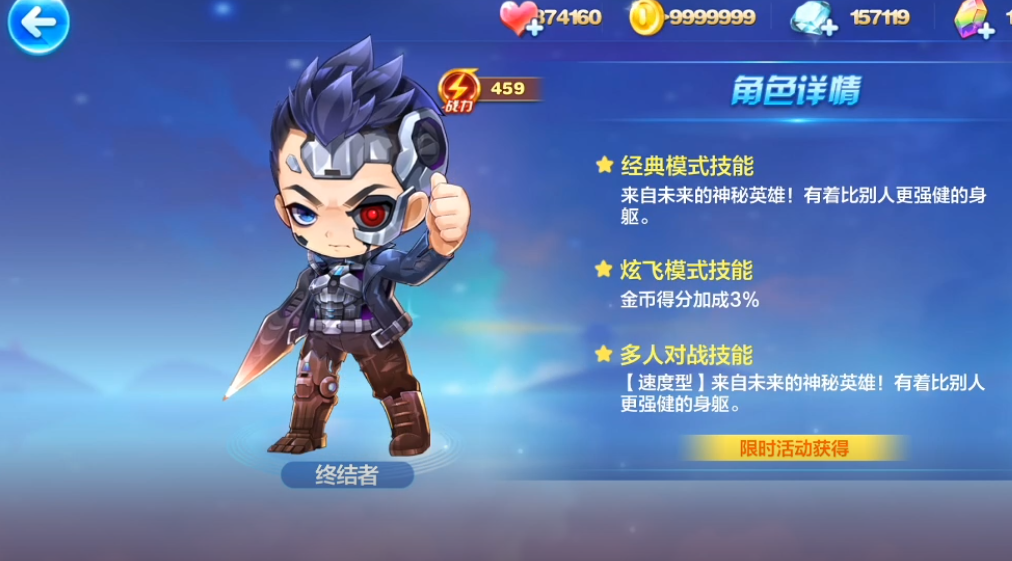This screenshot has width=1012, height=561.
Task: Add rainbow gems via the colorful gem icon
Action: pyautogui.click(x=974, y=18)
